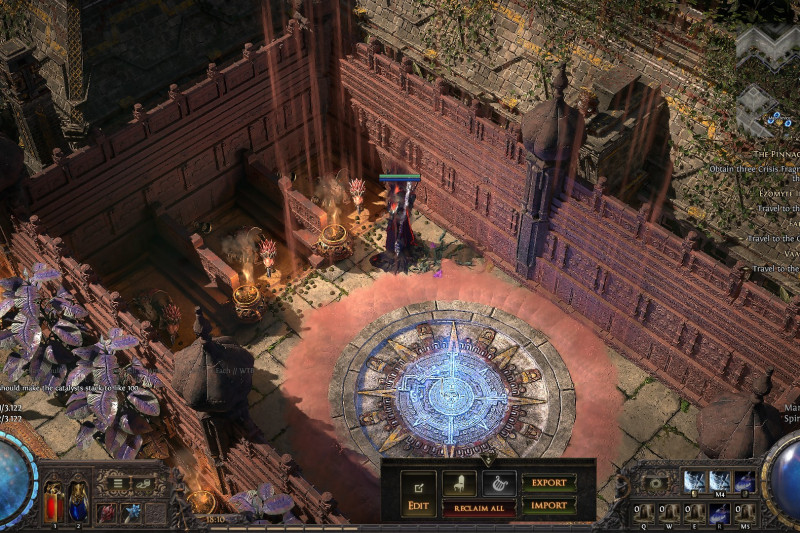Import a hideout layout
Image resolution: width=800 pixels, height=533 pixels.
[x=549, y=505]
